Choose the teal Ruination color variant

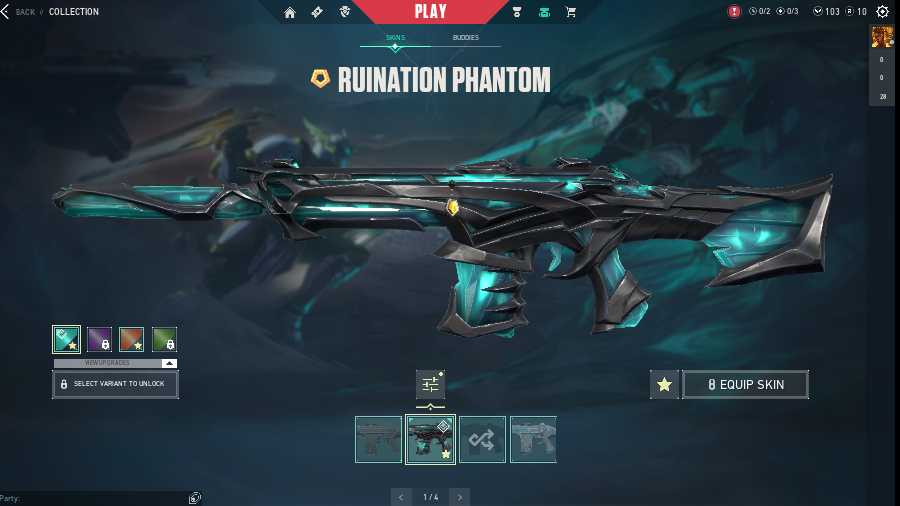coord(67,339)
